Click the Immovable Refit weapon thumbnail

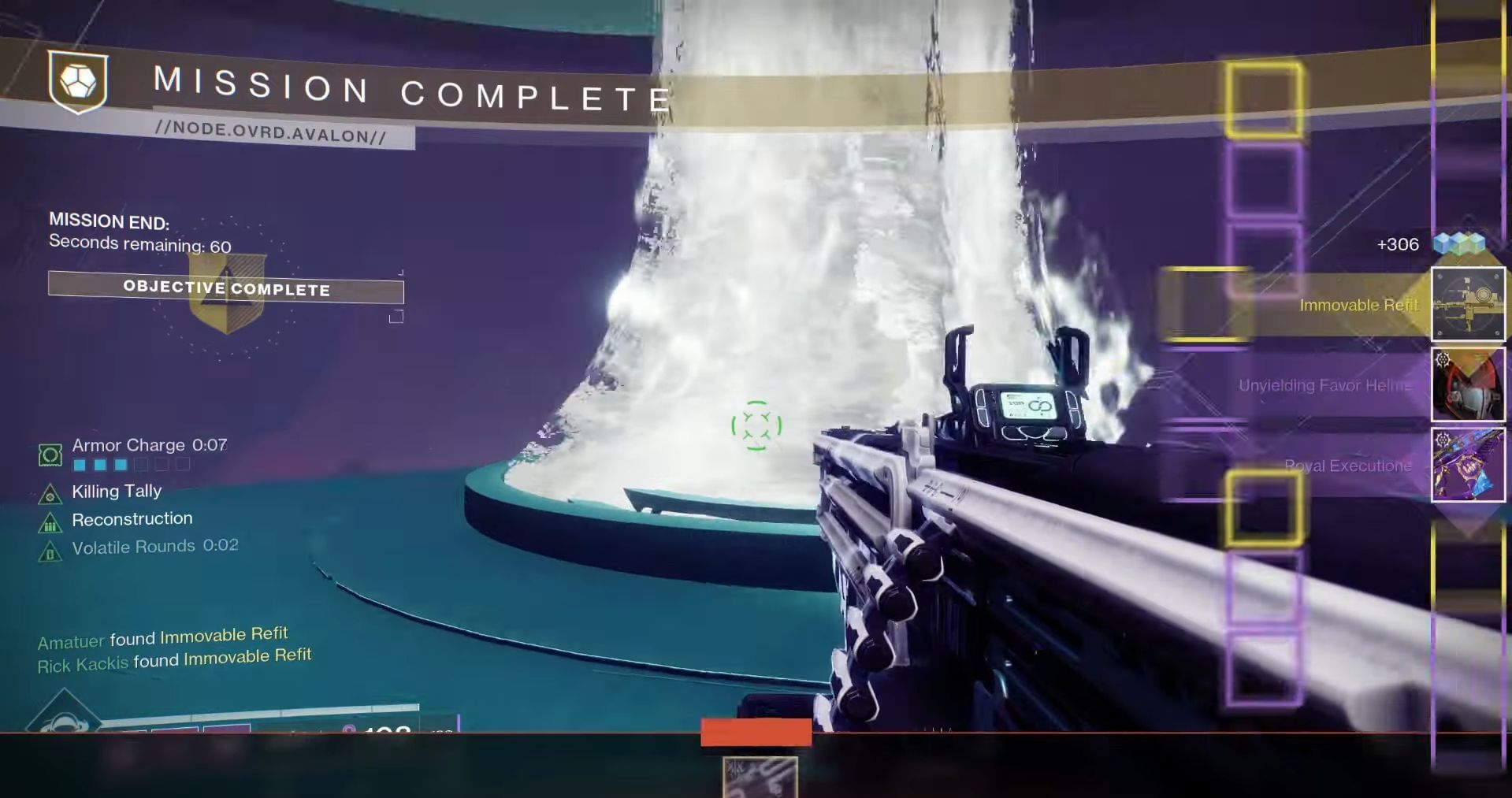1468,304
